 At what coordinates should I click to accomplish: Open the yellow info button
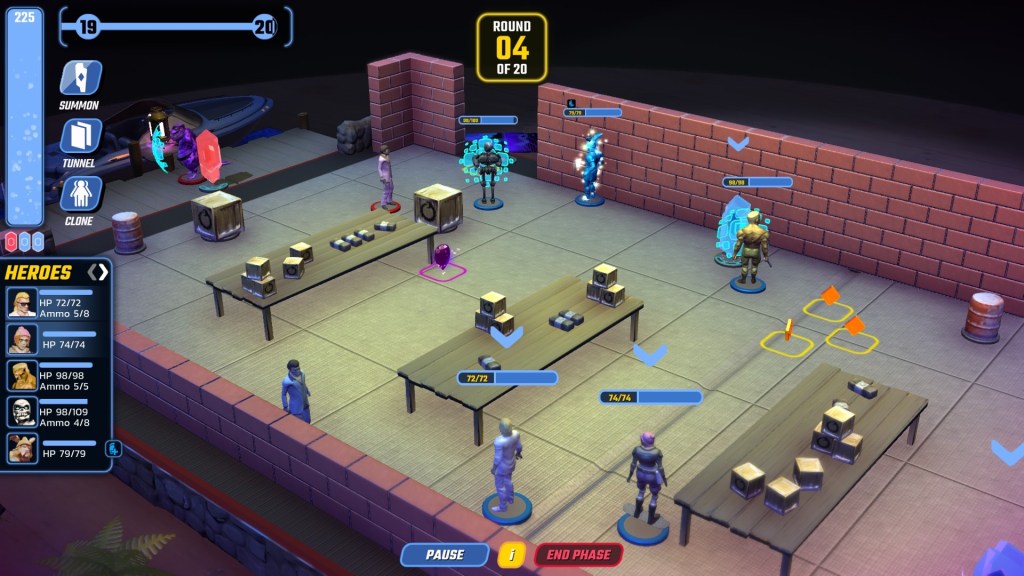(x=511, y=555)
